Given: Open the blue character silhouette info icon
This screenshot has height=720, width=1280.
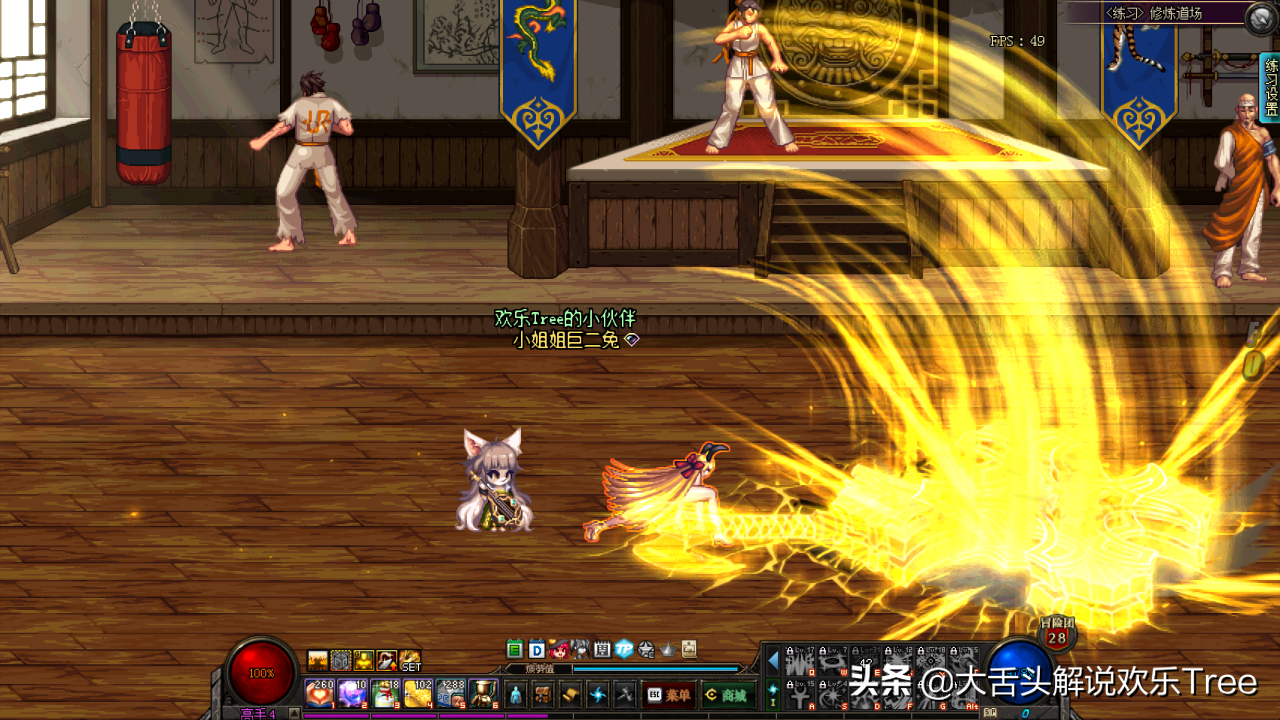Looking at the screenshot, I should (516, 694).
